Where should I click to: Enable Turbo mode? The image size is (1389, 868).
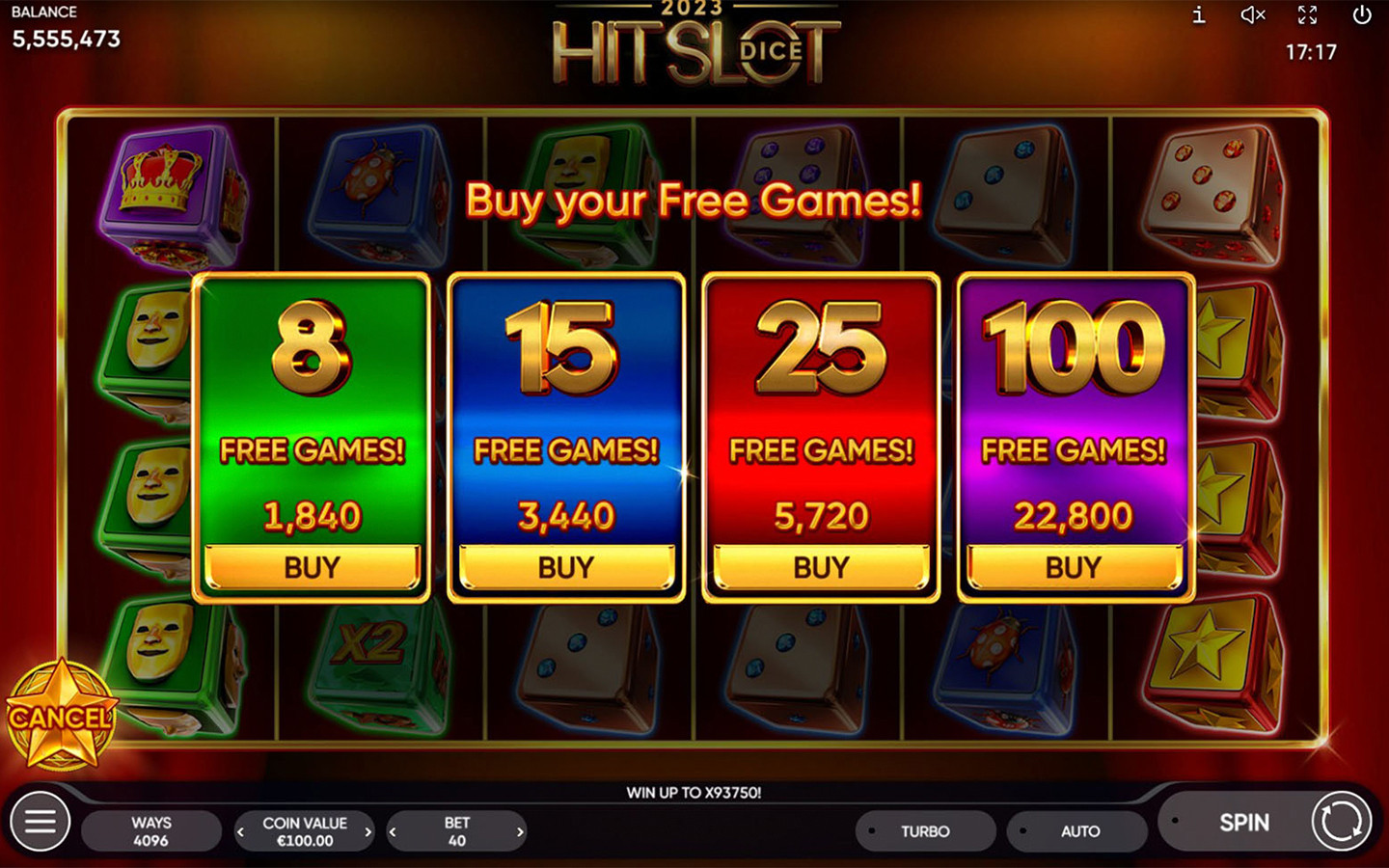925,830
